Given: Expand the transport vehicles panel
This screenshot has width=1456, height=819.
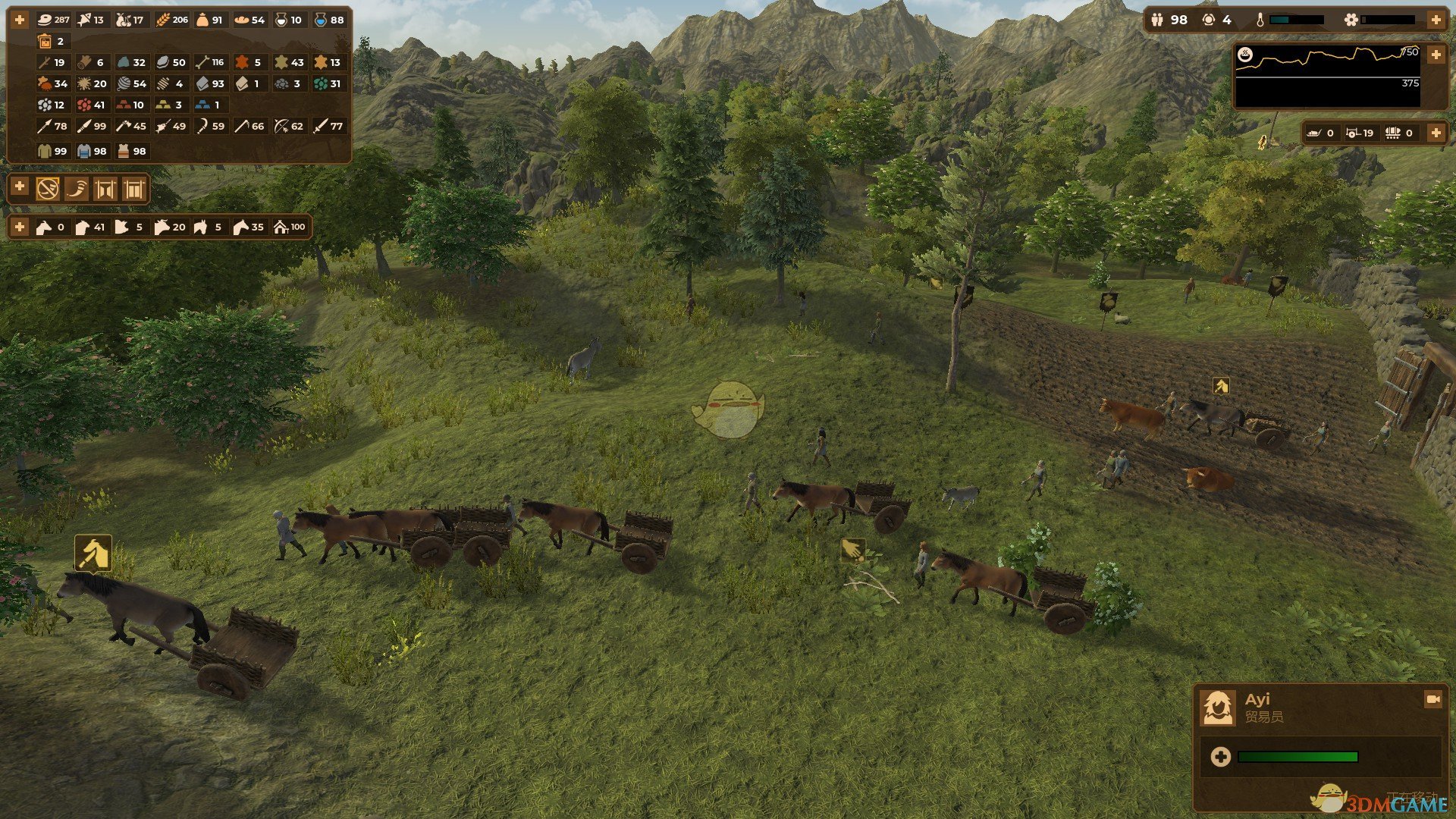Looking at the screenshot, I should [1436, 133].
